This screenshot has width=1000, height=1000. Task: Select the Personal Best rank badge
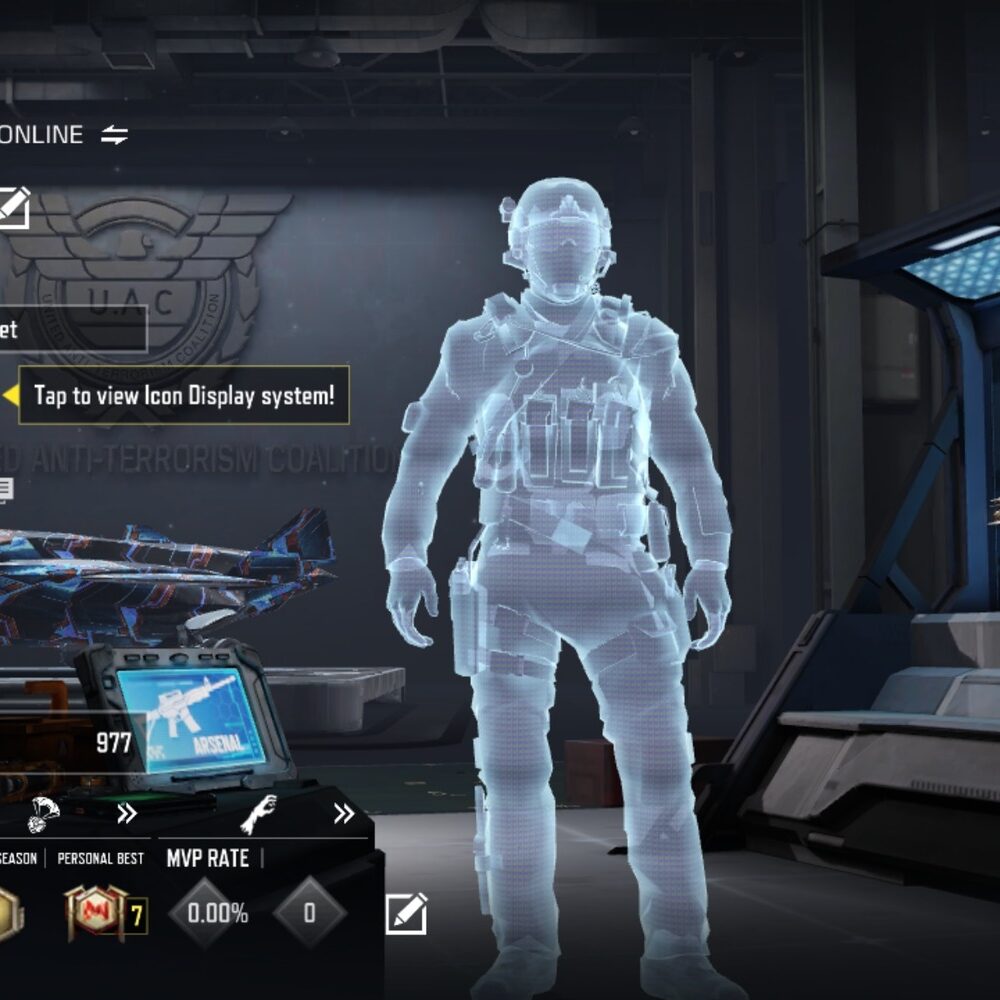pos(95,912)
